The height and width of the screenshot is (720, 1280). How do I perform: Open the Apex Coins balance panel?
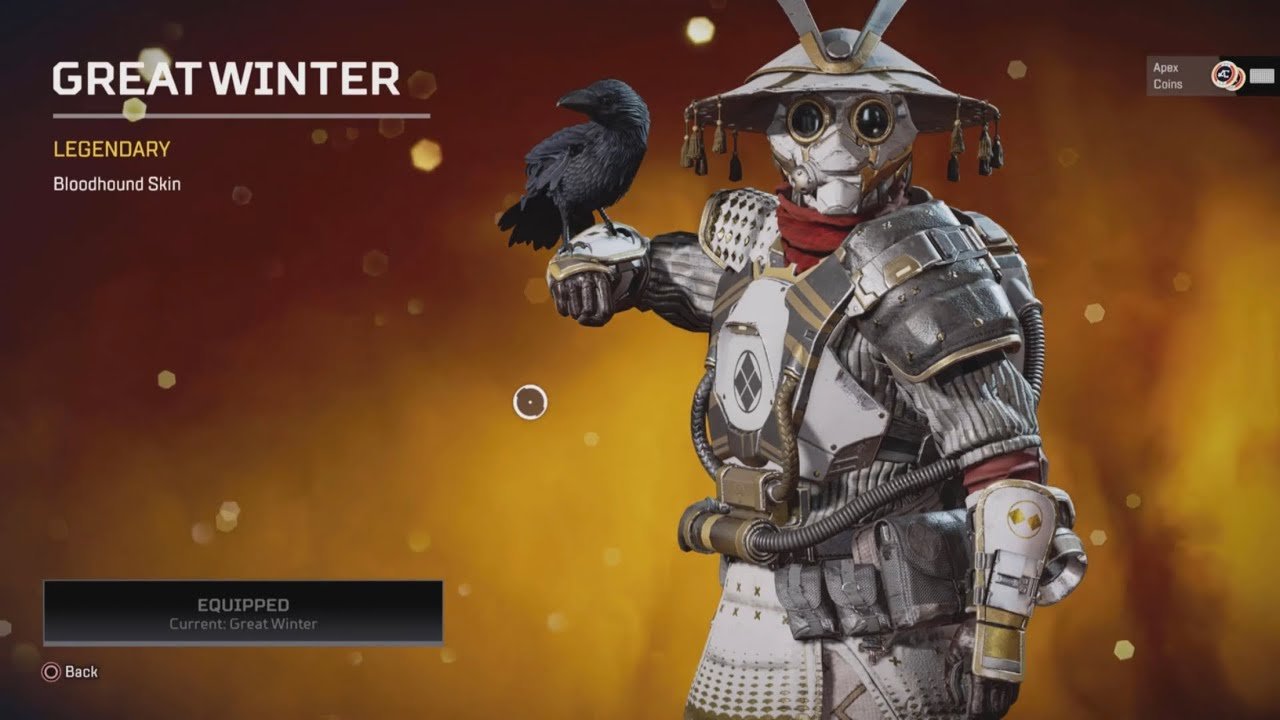pos(1210,76)
